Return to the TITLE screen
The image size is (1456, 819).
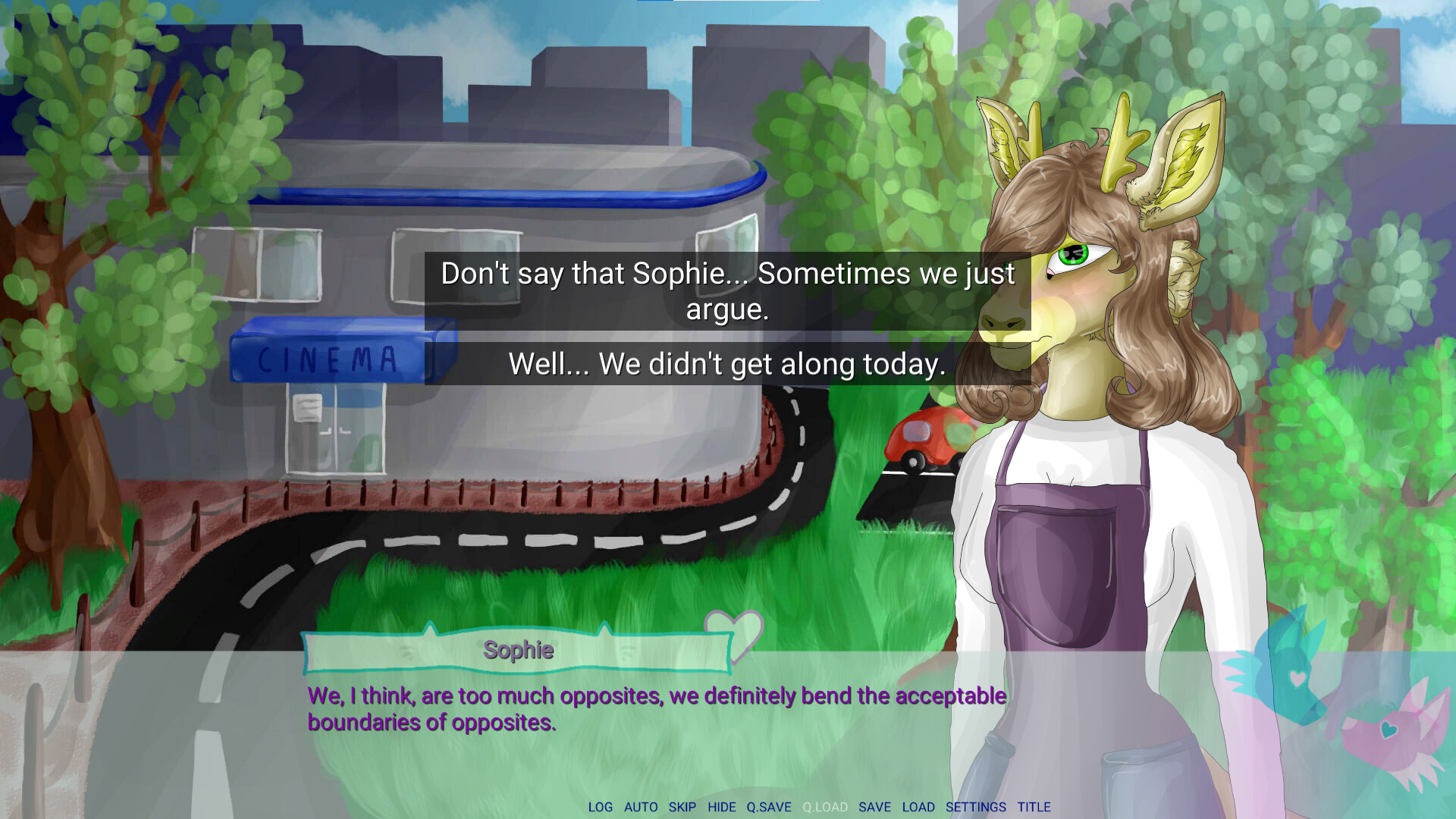pyautogui.click(x=1034, y=807)
